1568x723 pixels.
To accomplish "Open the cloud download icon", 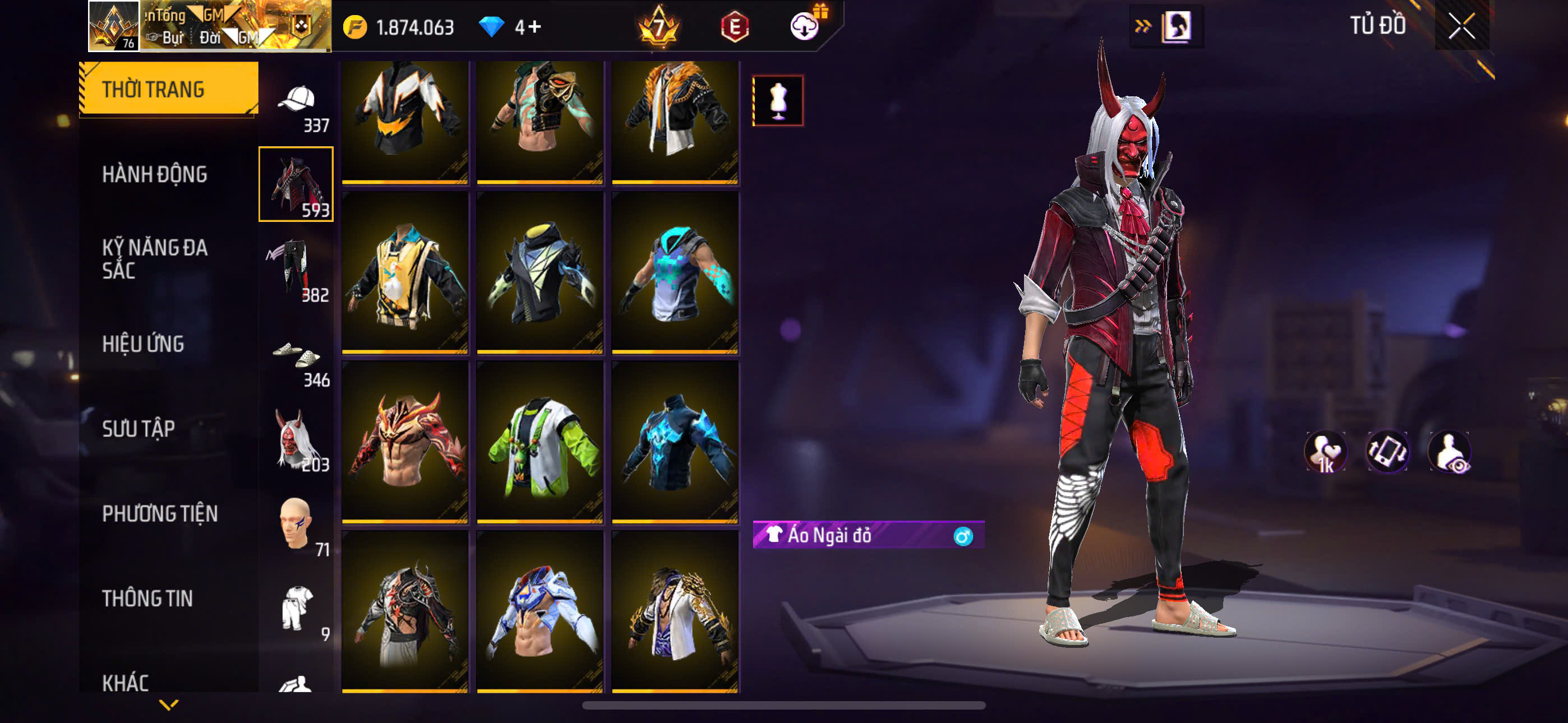I will tap(804, 26).
